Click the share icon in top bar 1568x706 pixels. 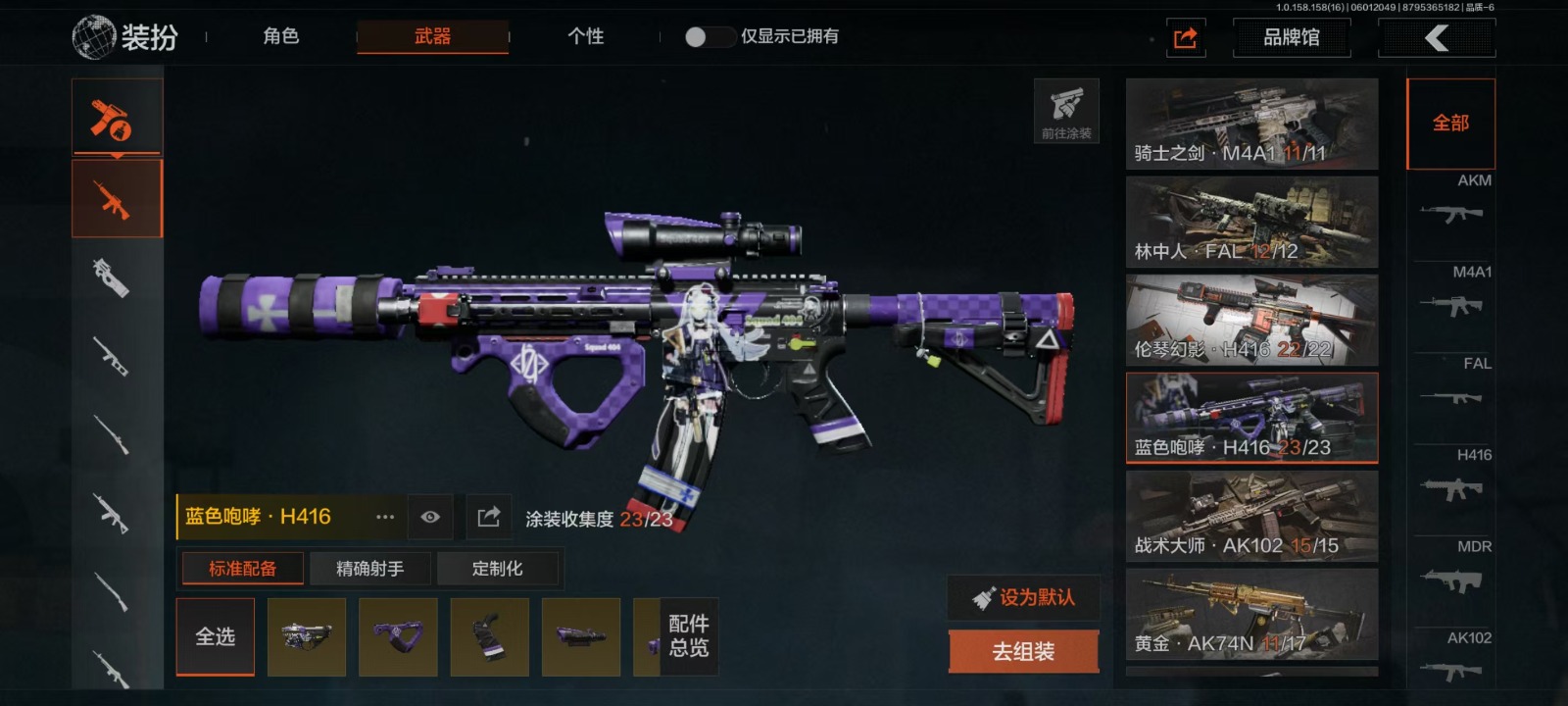point(1185,38)
